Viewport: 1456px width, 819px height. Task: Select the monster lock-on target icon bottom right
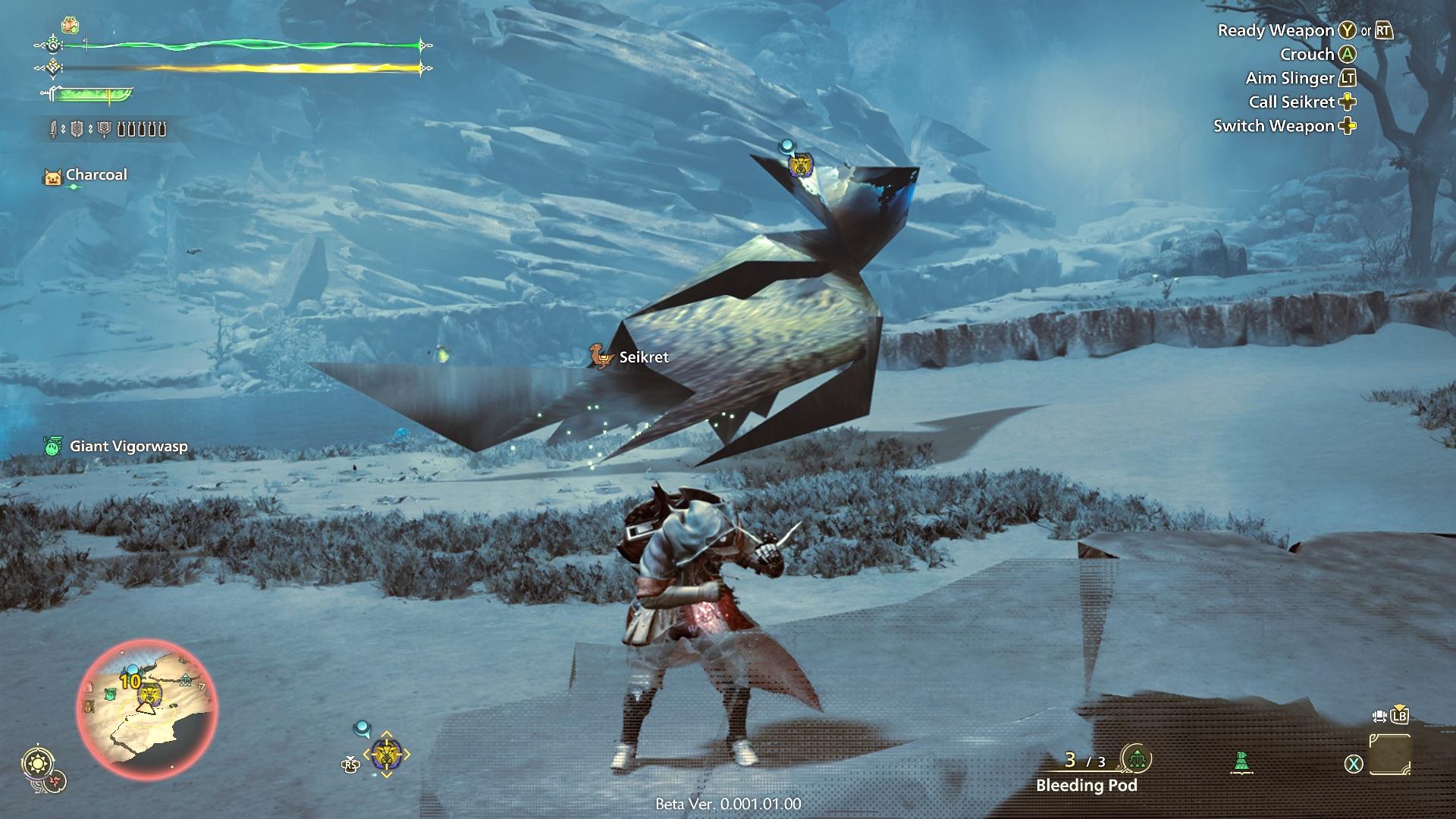pyautogui.click(x=387, y=754)
